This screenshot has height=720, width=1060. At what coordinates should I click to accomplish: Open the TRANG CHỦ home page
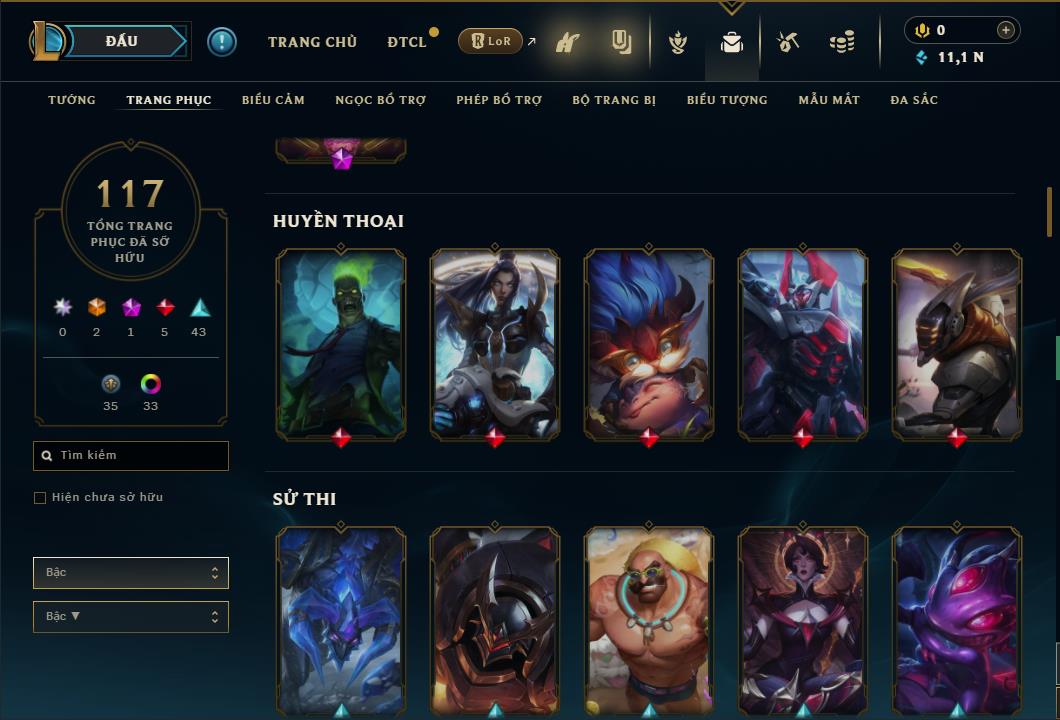click(312, 42)
